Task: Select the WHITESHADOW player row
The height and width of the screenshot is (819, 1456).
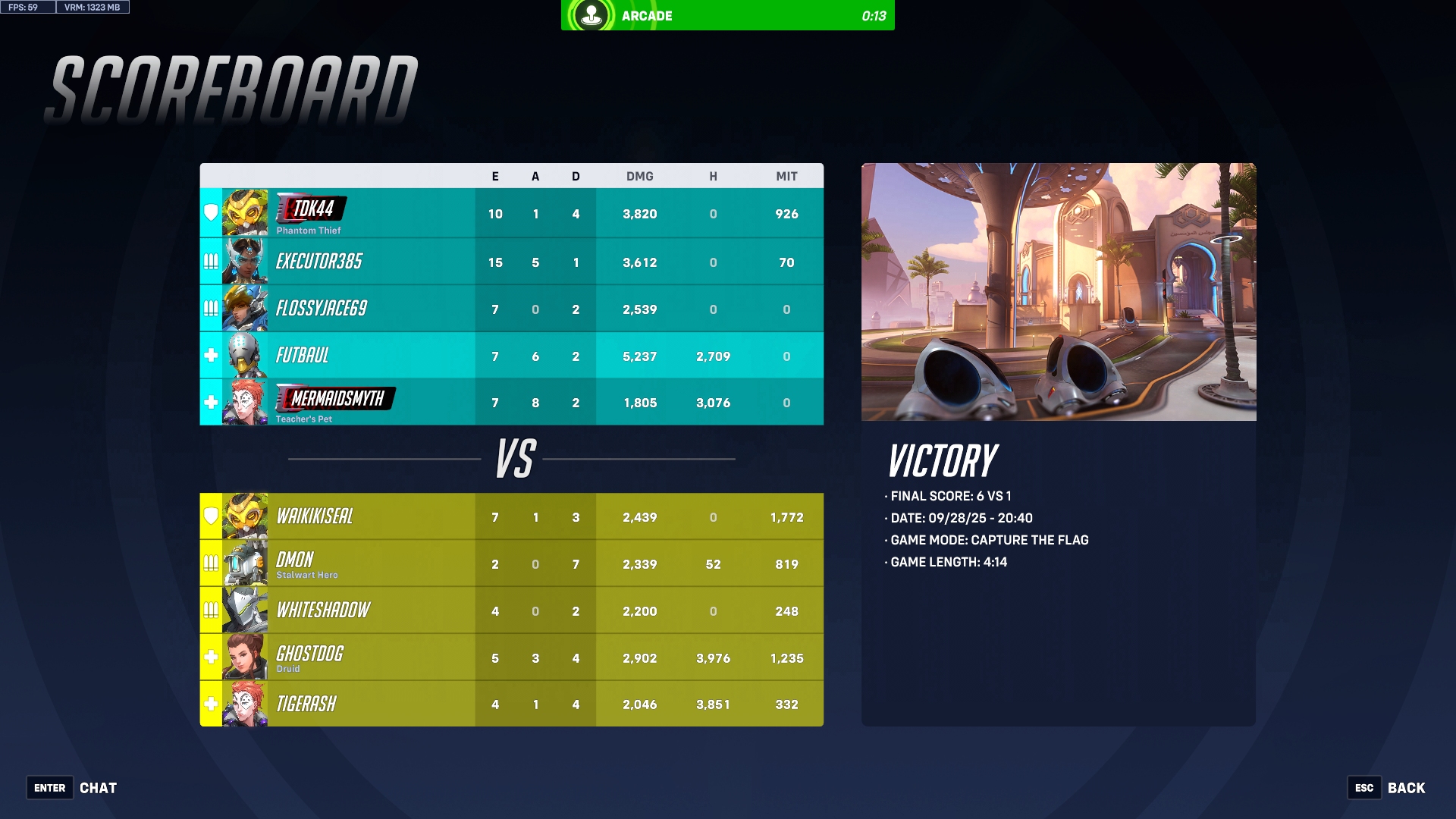Action: pyautogui.click(x=511, y=610)
